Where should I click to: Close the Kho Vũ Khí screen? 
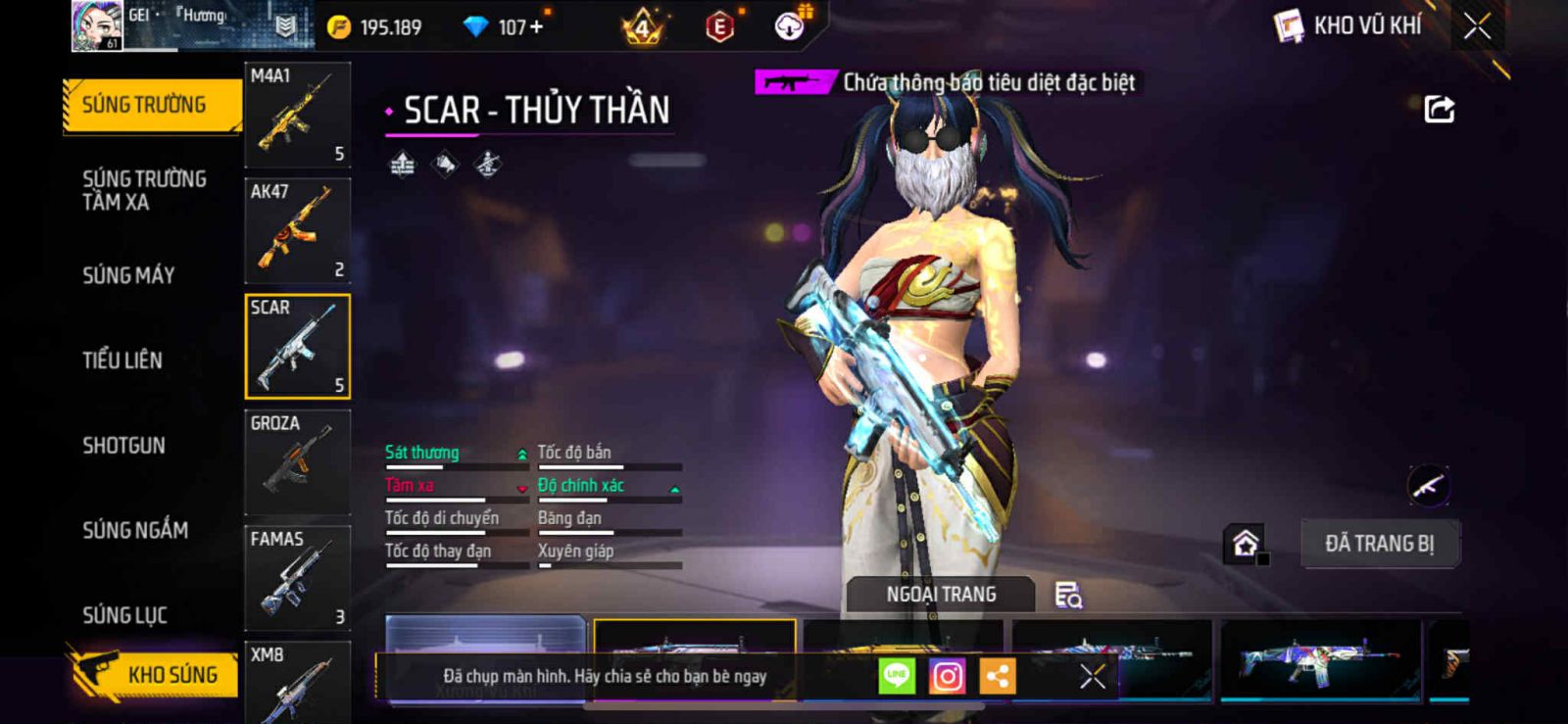pyautogui.click(x=1477, y=26)
